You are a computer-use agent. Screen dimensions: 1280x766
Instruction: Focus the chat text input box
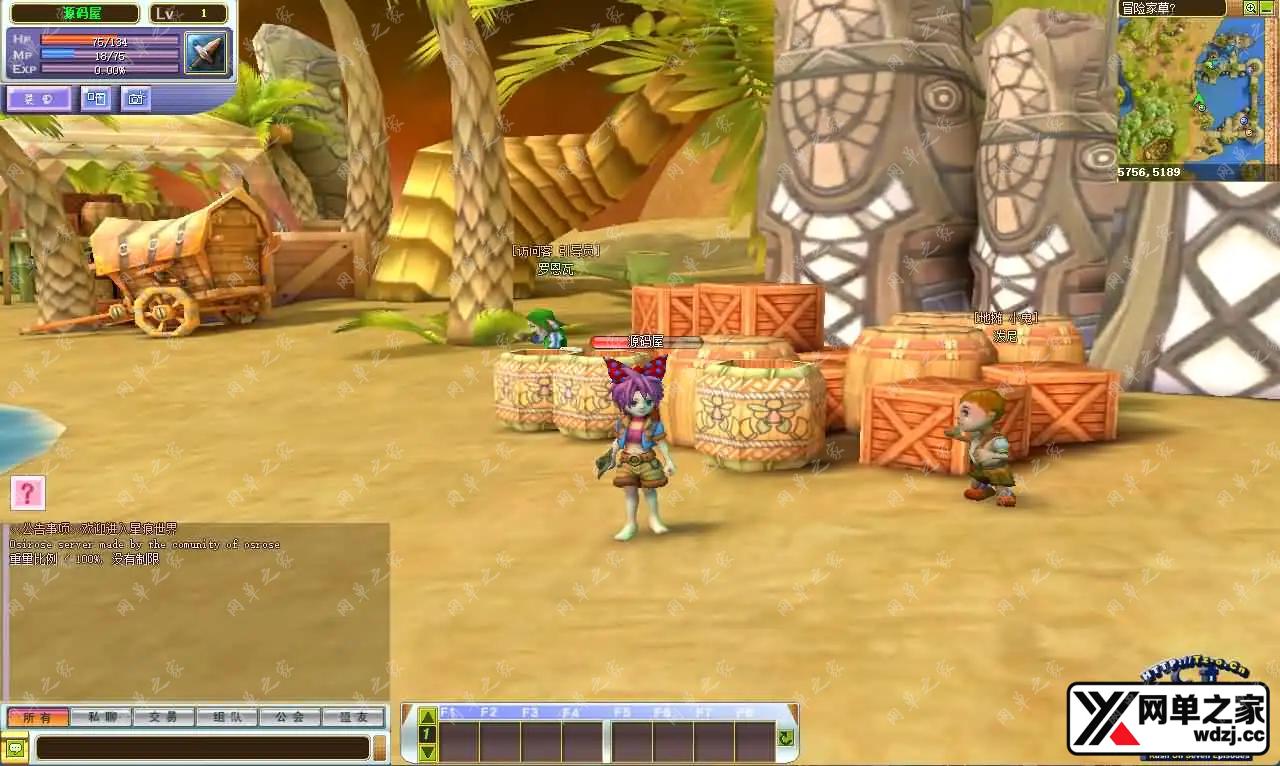(x=203, y=748)
